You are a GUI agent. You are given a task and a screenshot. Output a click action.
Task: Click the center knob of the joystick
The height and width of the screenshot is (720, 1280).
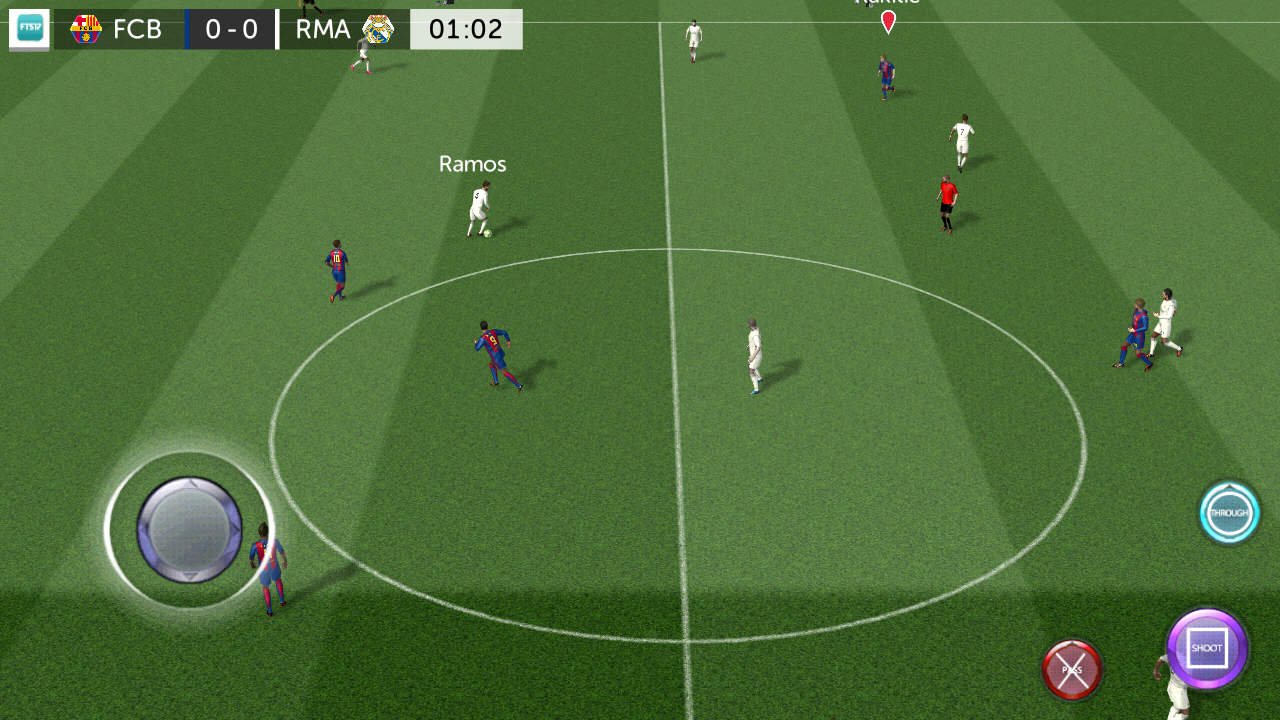click(190, 532)
